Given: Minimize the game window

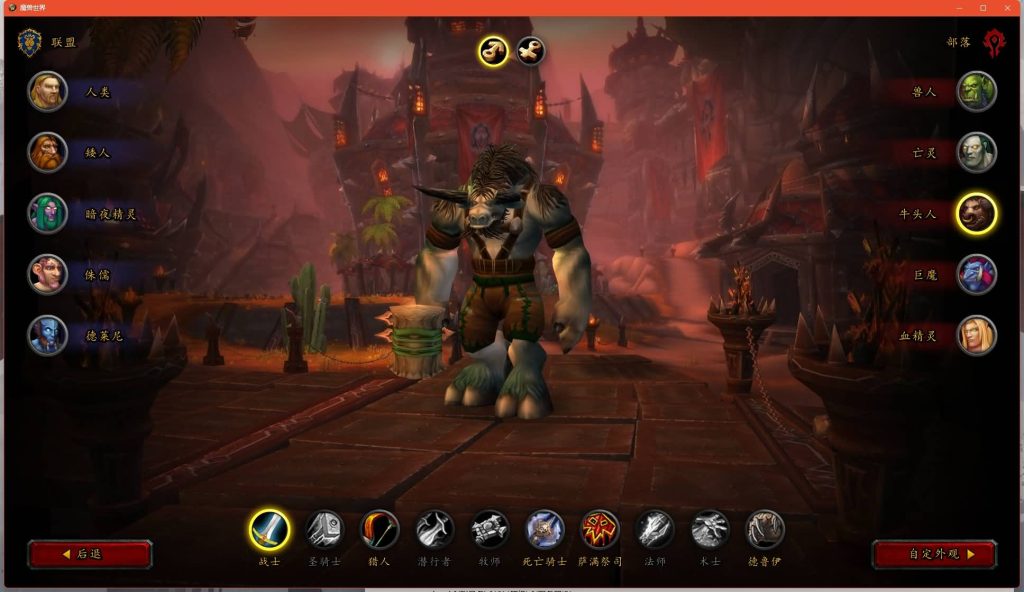Looking at the screenshot, I should (959, 8).
